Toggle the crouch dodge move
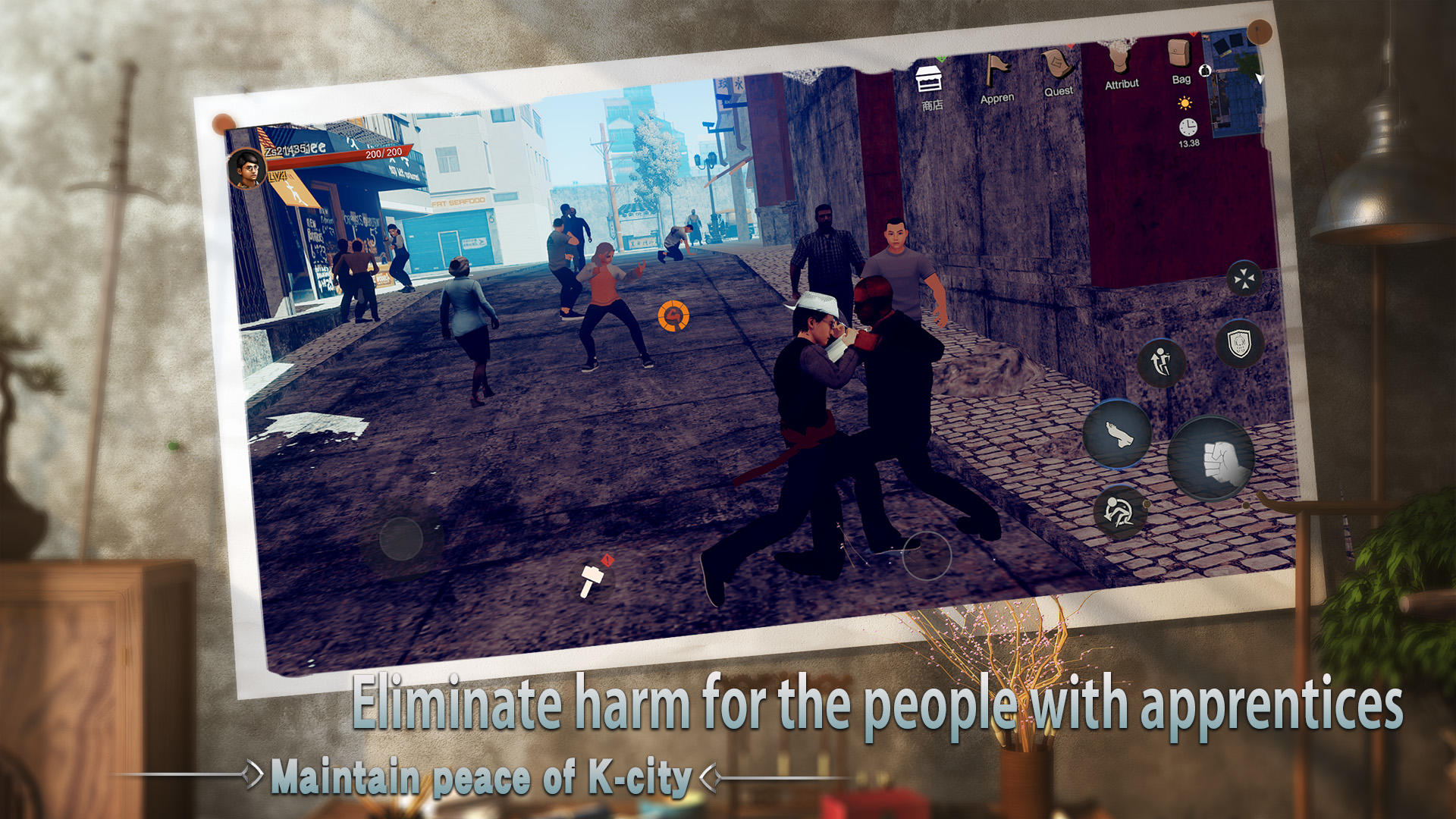This screenshot has width=1456, height=819. (x=1121, y=511)
